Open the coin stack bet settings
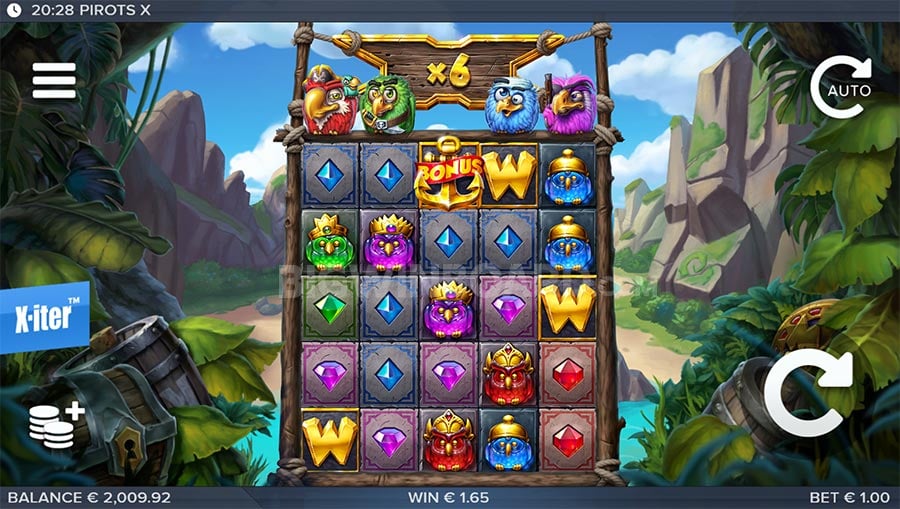The height and width of the screenshot is (509, 900). pos(56,423)
